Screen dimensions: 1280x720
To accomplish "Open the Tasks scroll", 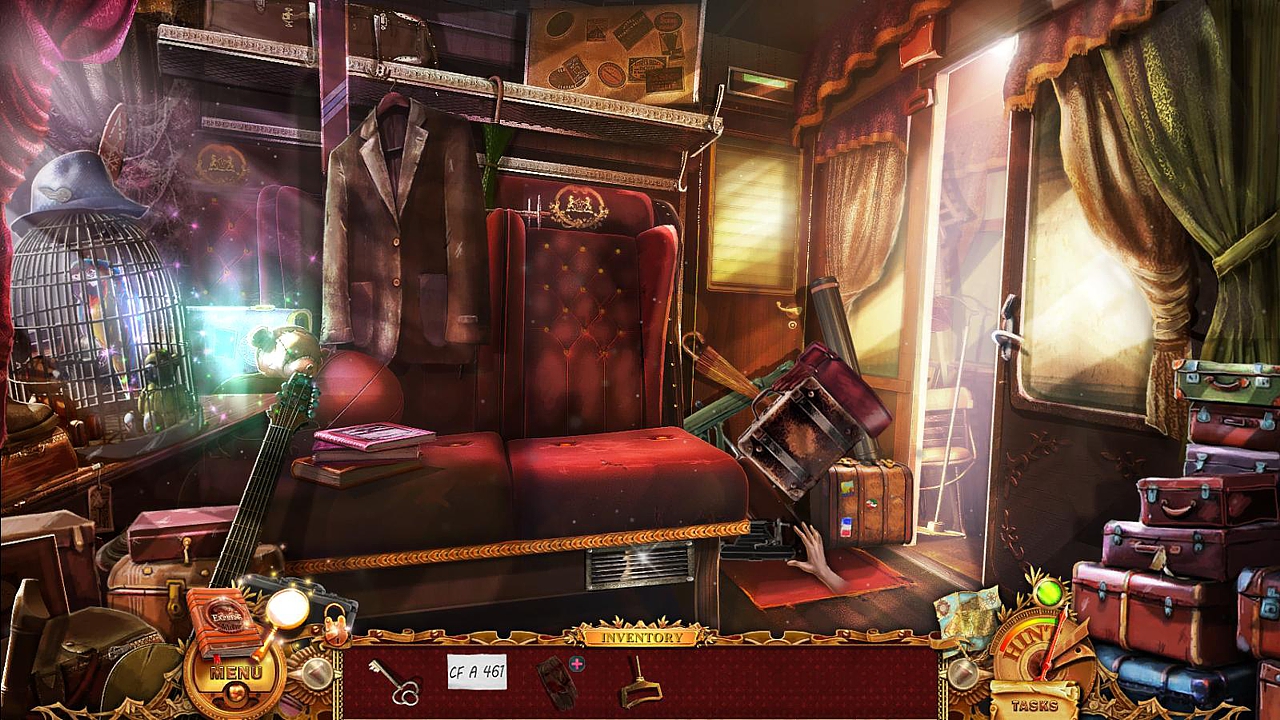I will 1036,705.
